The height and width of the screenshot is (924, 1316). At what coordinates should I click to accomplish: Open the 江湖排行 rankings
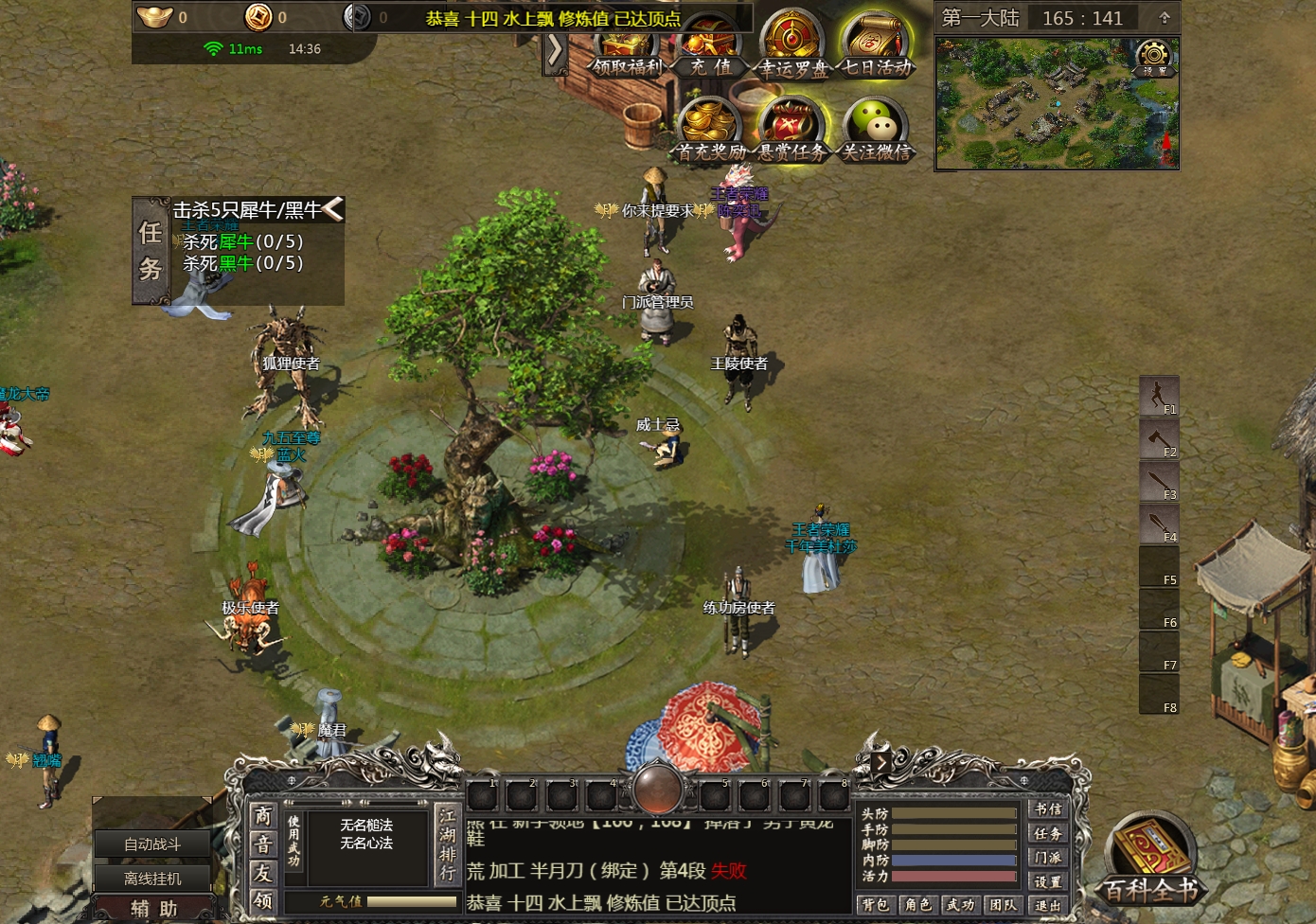point(447,843)
